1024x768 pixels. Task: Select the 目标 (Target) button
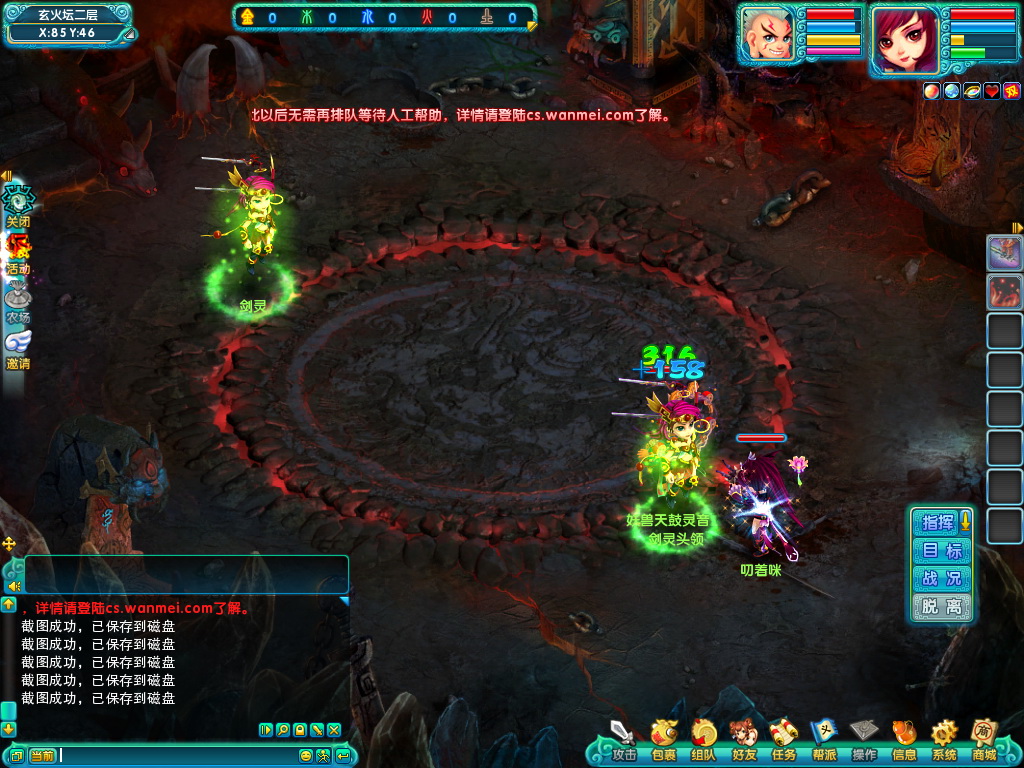click(942, 550)
